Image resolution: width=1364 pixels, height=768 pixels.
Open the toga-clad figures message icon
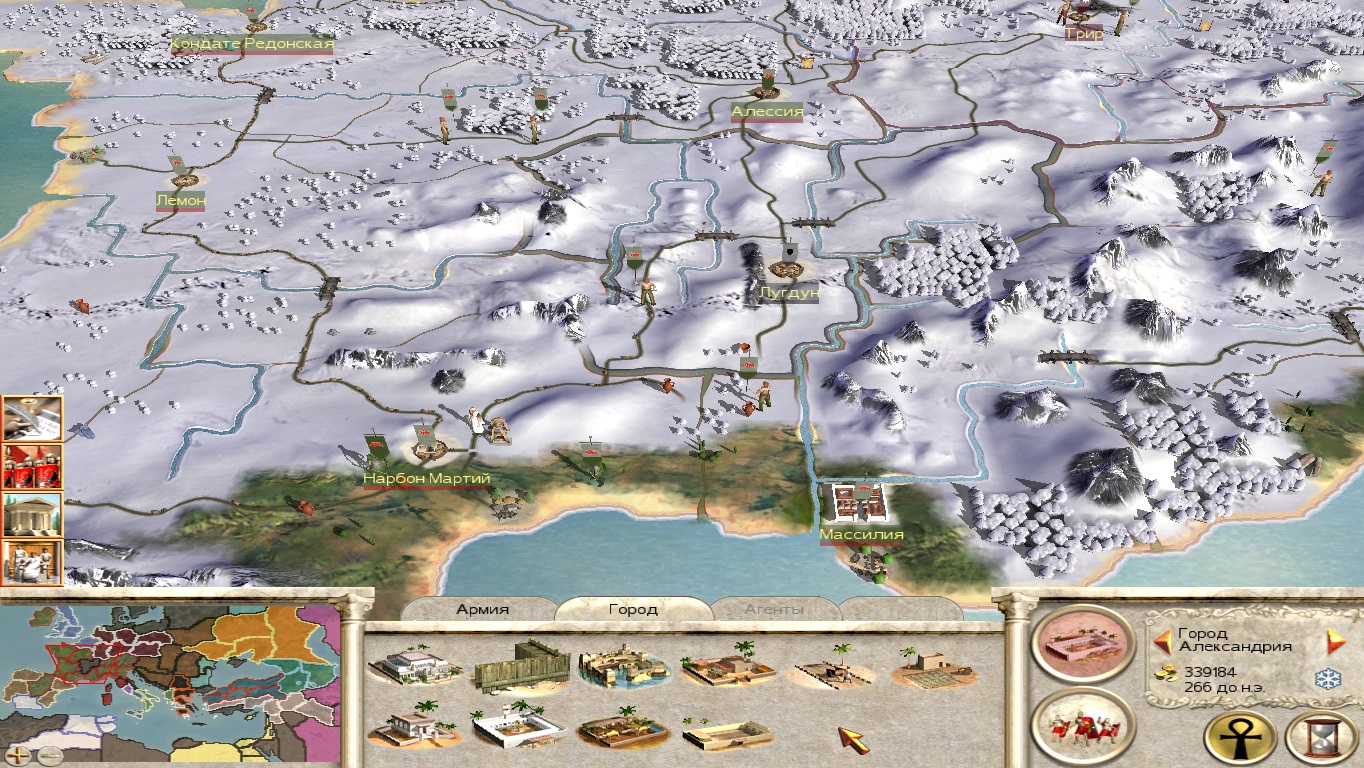[32, 562]
